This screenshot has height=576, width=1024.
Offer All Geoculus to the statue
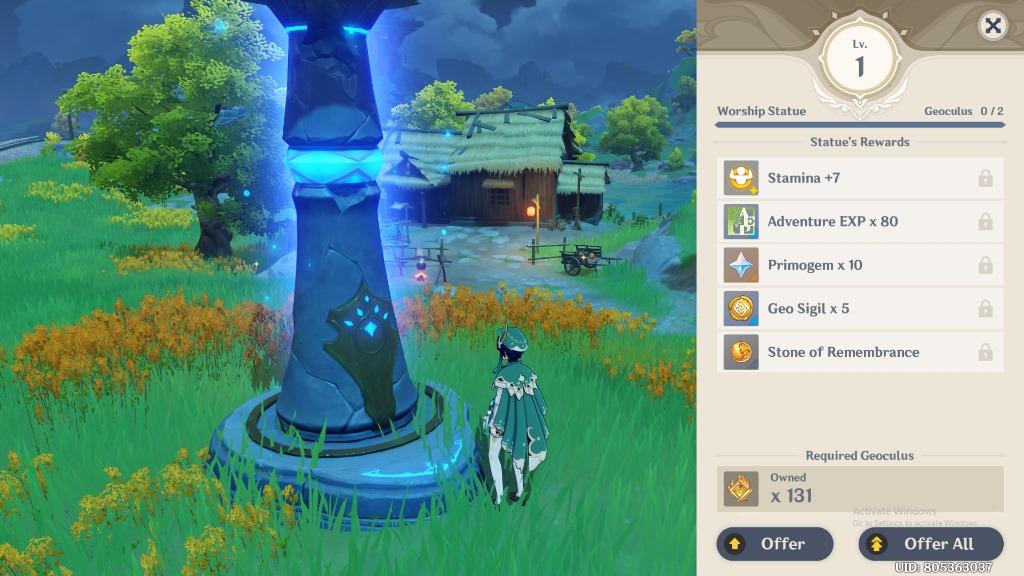tap(930, 544)
